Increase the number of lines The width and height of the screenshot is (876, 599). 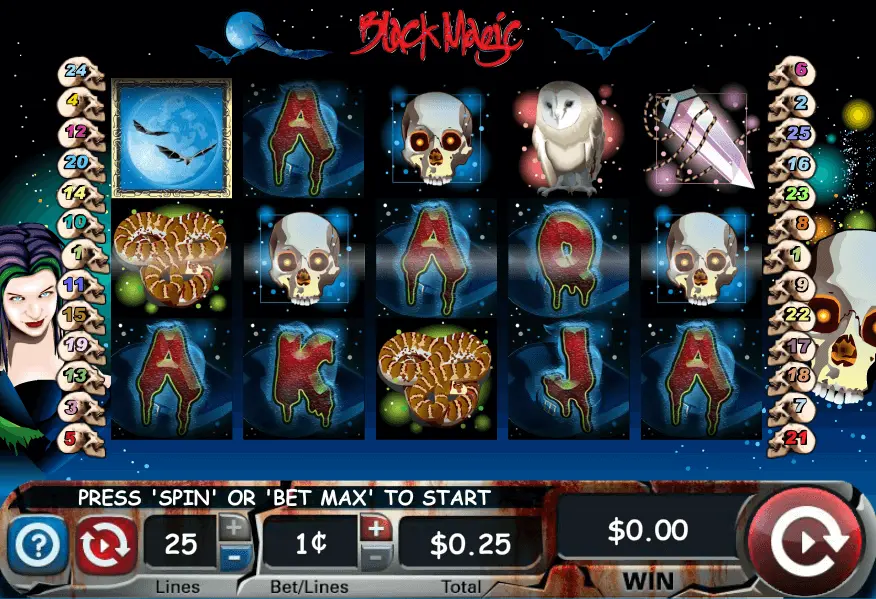233,528
